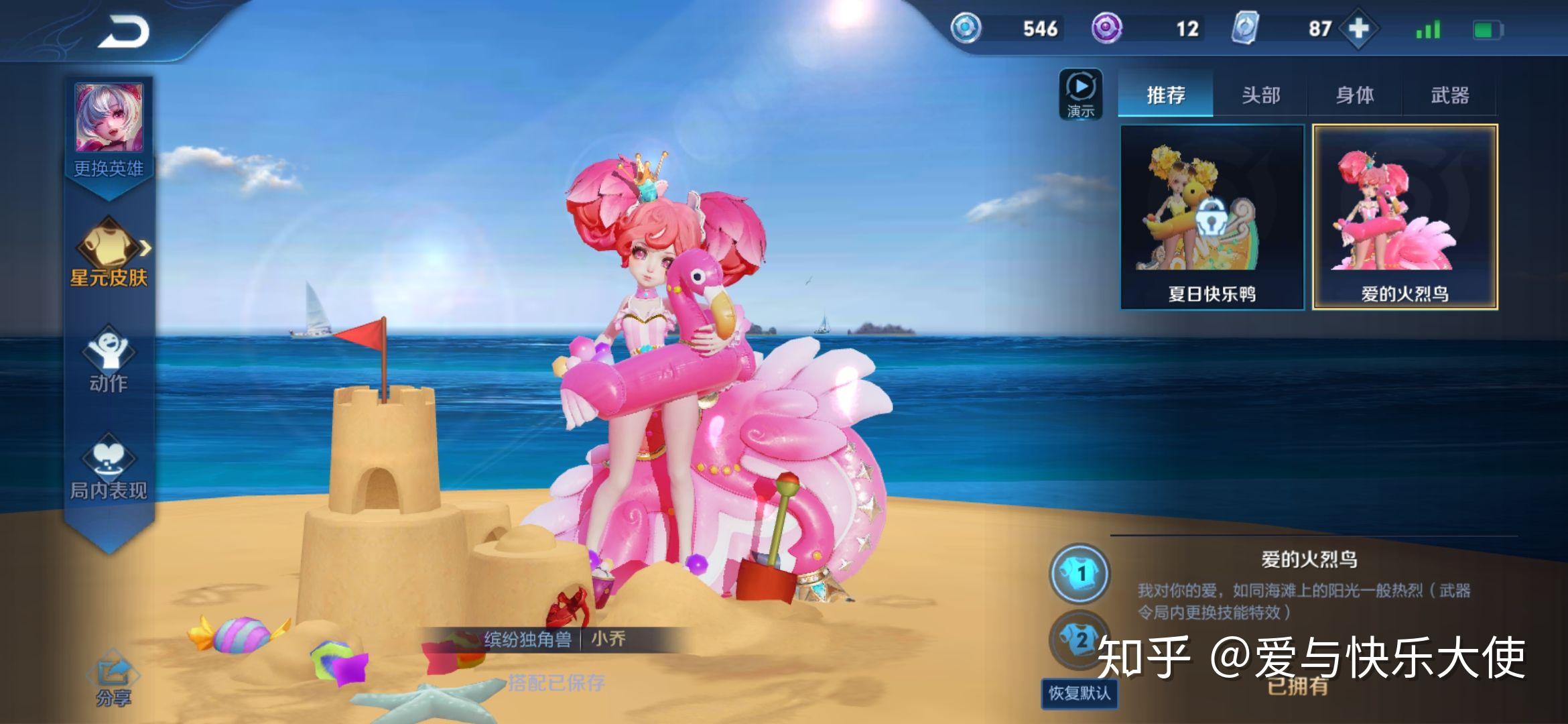This screenshot has width=1568, height=724.
Task: Select outfit preset slot 2
Action: 1078,640
